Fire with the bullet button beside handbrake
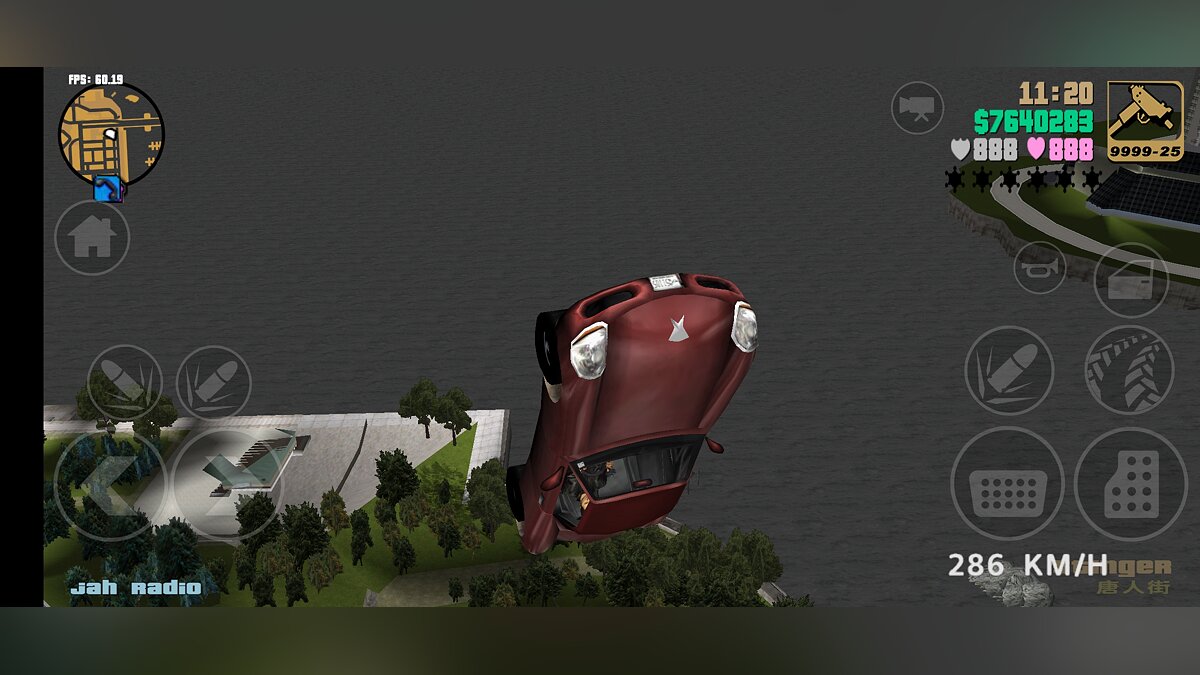The image size is (1200, 675). click(x=1009, y=370)
